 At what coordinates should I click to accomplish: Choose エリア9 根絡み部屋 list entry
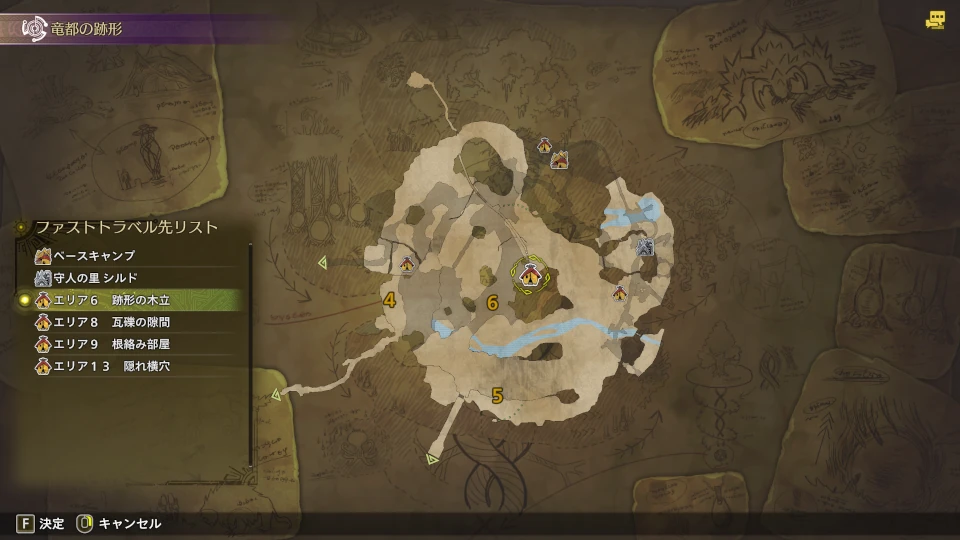[111, 344]
